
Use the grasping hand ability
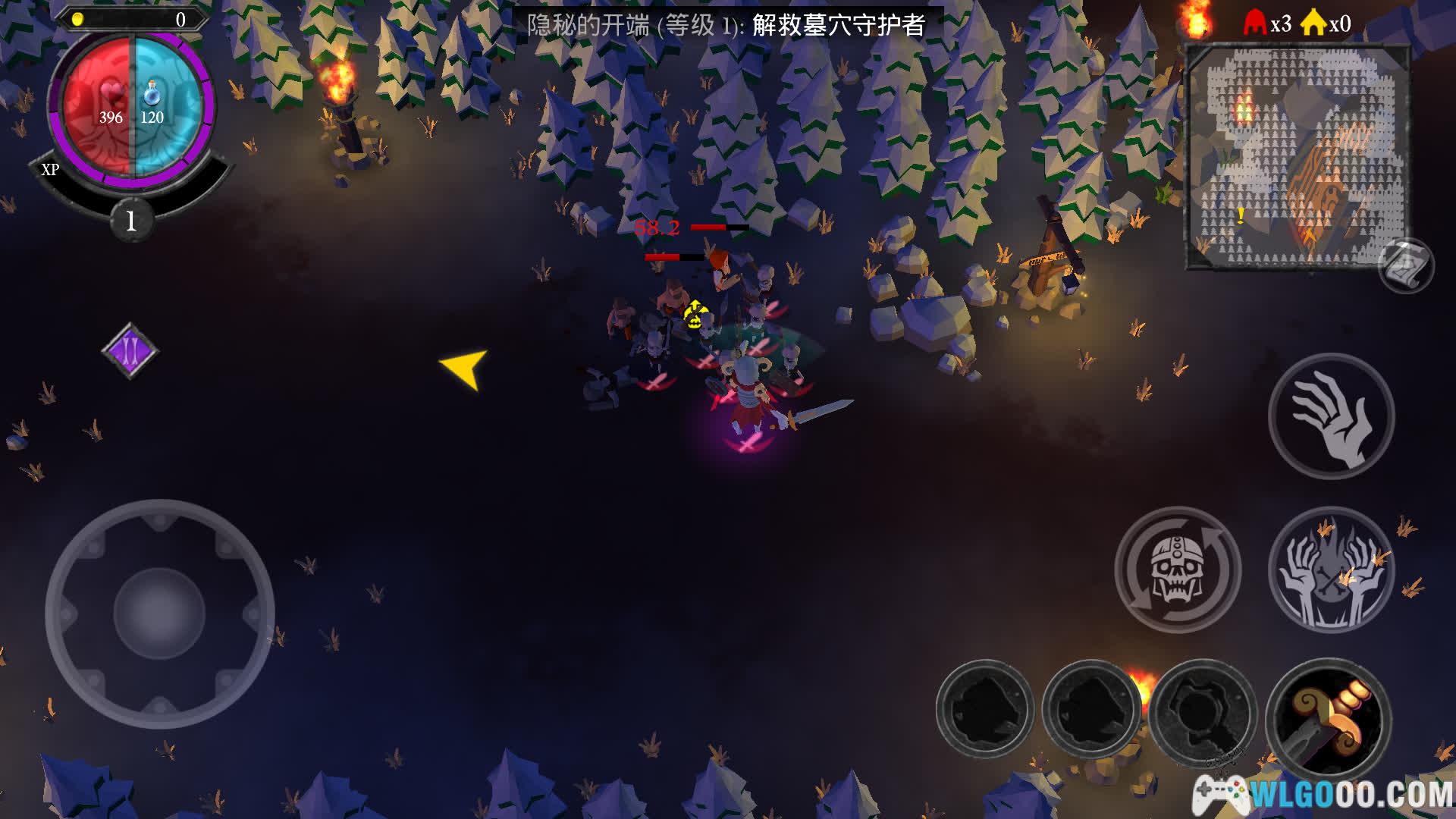[x=1331, y=416]
